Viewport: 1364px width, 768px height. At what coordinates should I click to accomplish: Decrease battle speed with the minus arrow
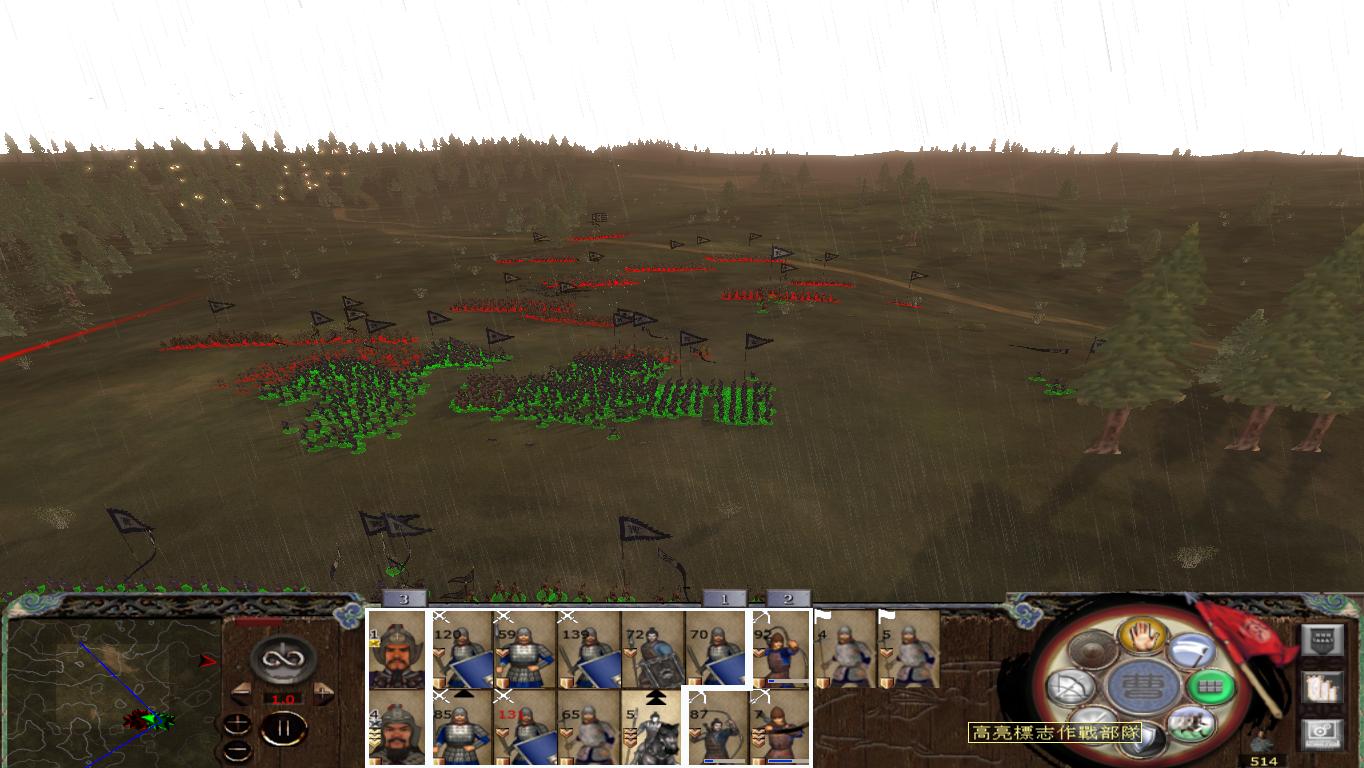241,693
